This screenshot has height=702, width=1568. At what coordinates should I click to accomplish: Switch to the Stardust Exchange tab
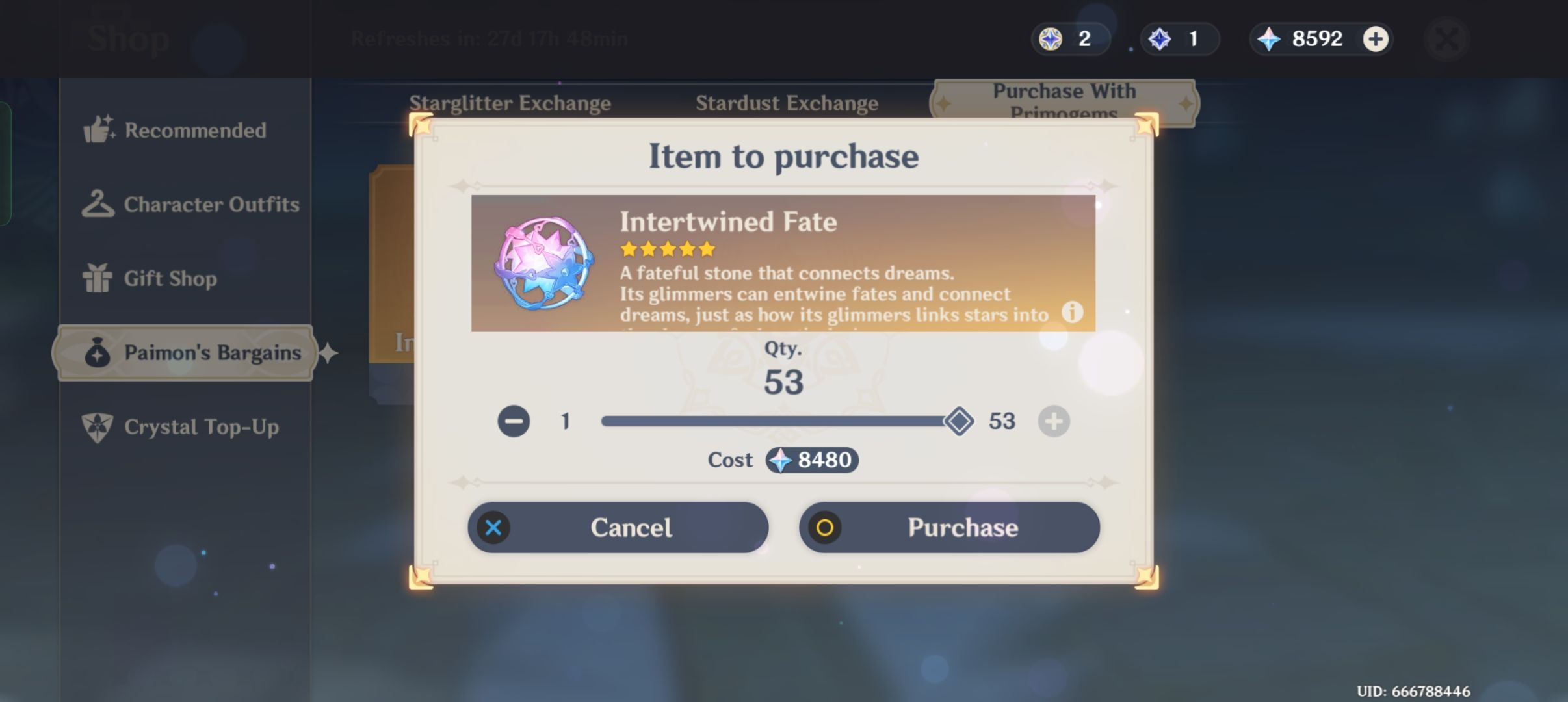tap(787, 103)
